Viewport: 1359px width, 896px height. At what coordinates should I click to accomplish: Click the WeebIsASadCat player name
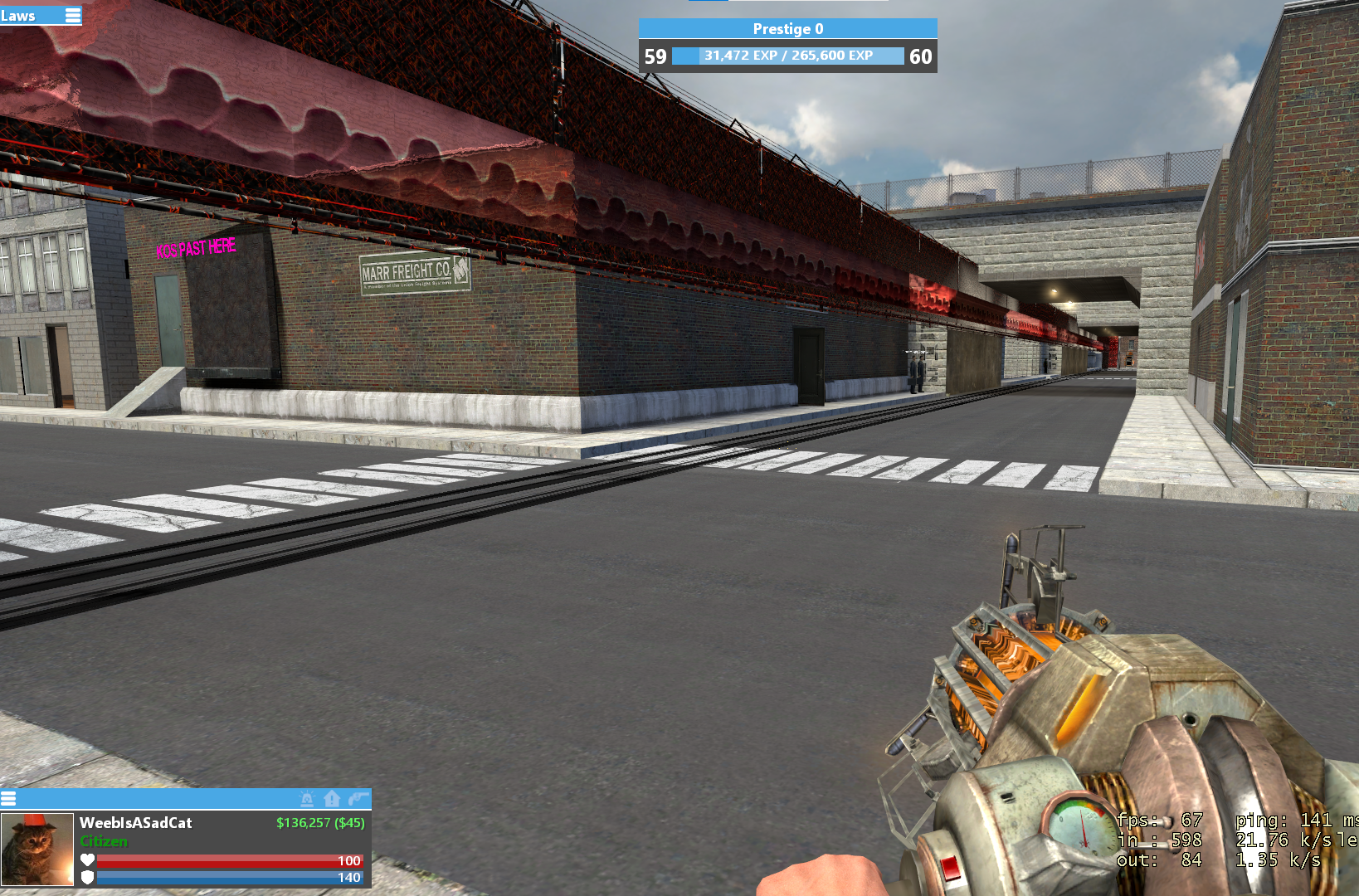point(134,822)
